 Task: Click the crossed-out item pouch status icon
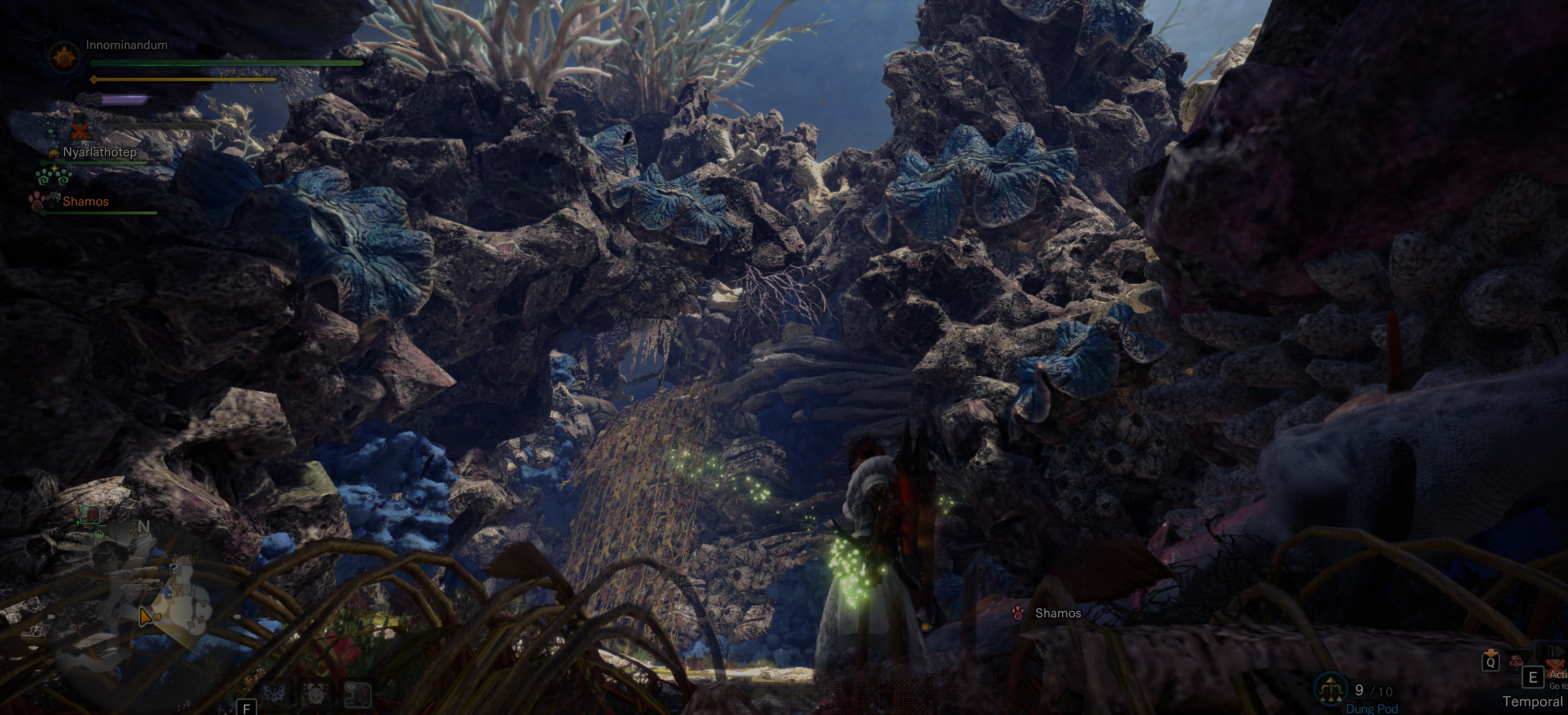coord(80,129)
